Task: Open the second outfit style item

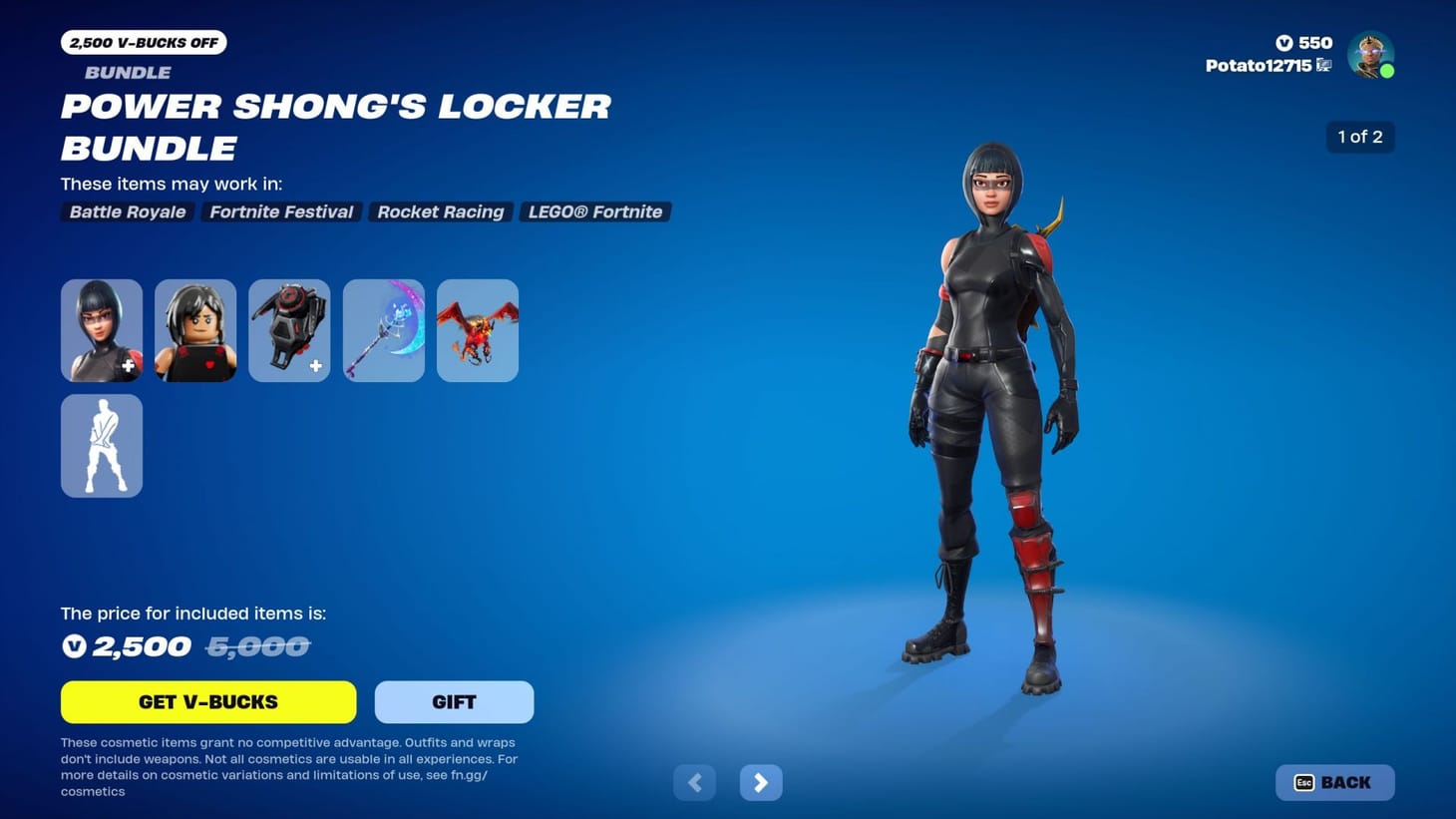Action: click(x=194, y=329)
